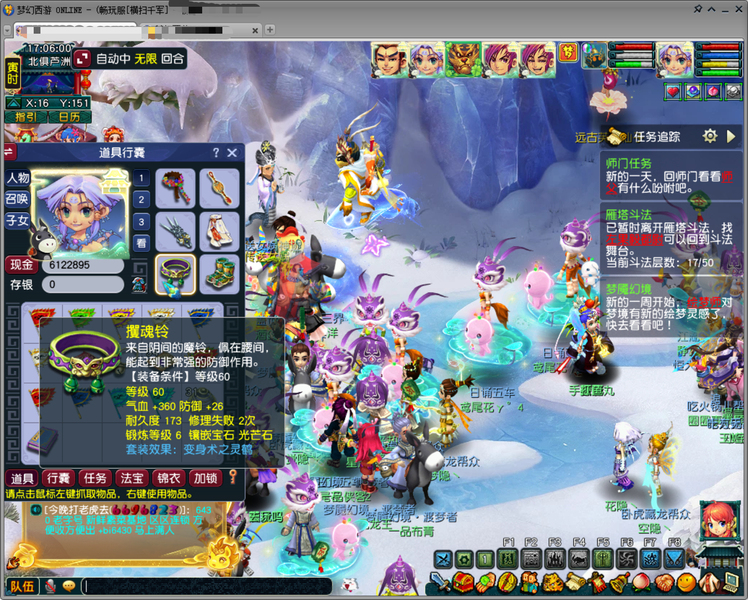748x600 pixels.
Task: Switch to the 召唤 summon tab
Action: tap(18, 199)
